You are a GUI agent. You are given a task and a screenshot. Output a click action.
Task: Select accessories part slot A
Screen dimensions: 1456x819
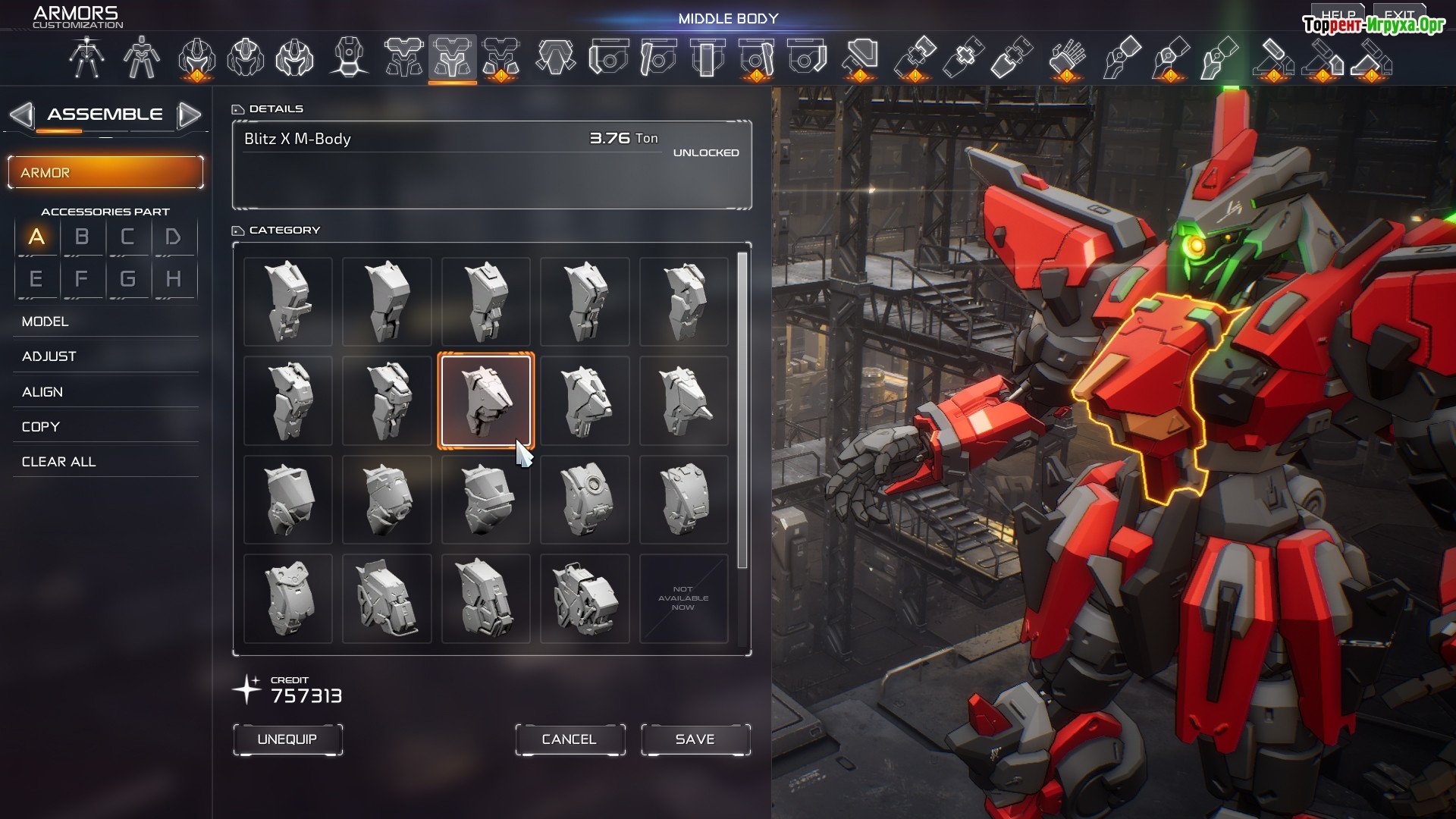(x=36, y=237)
